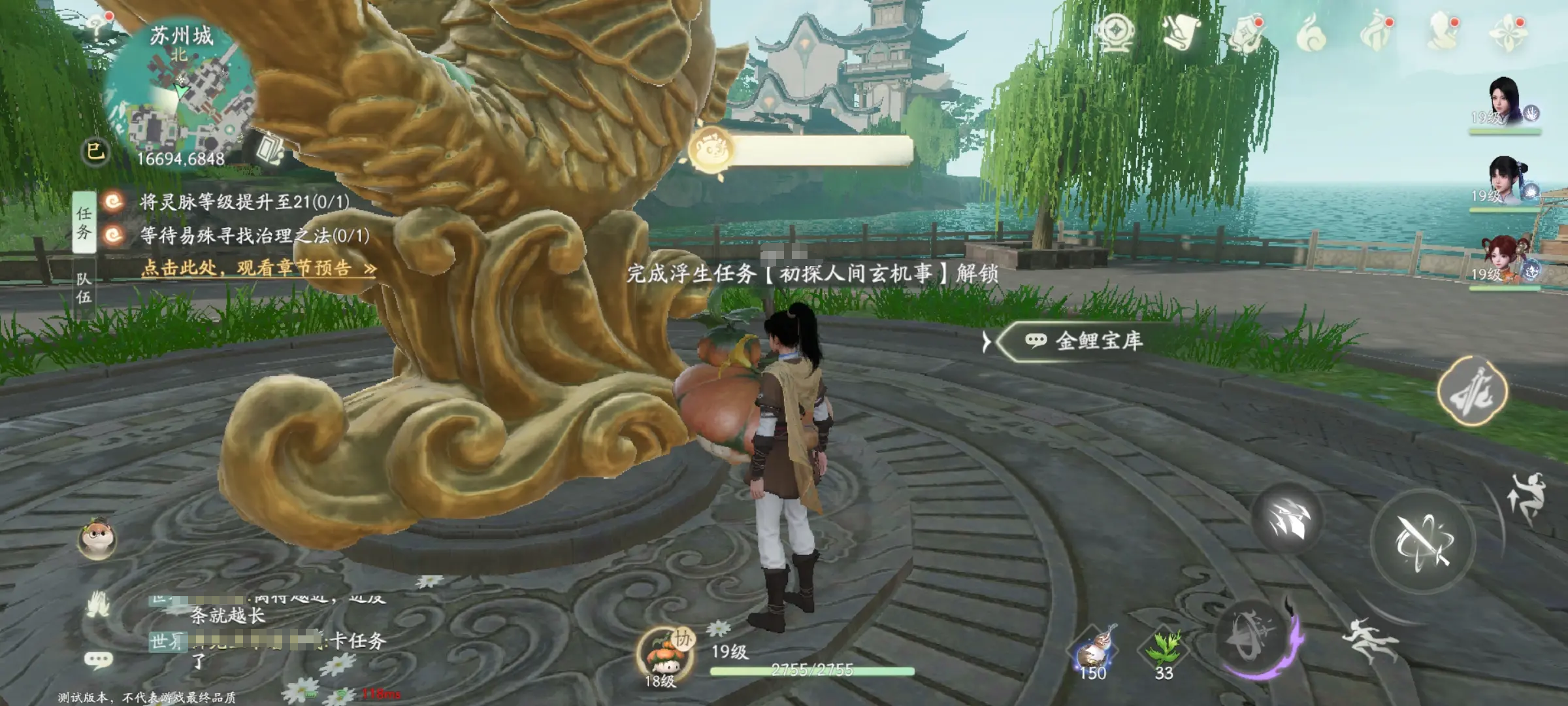Use the green herb item showing 33

tap(1163, 650)
